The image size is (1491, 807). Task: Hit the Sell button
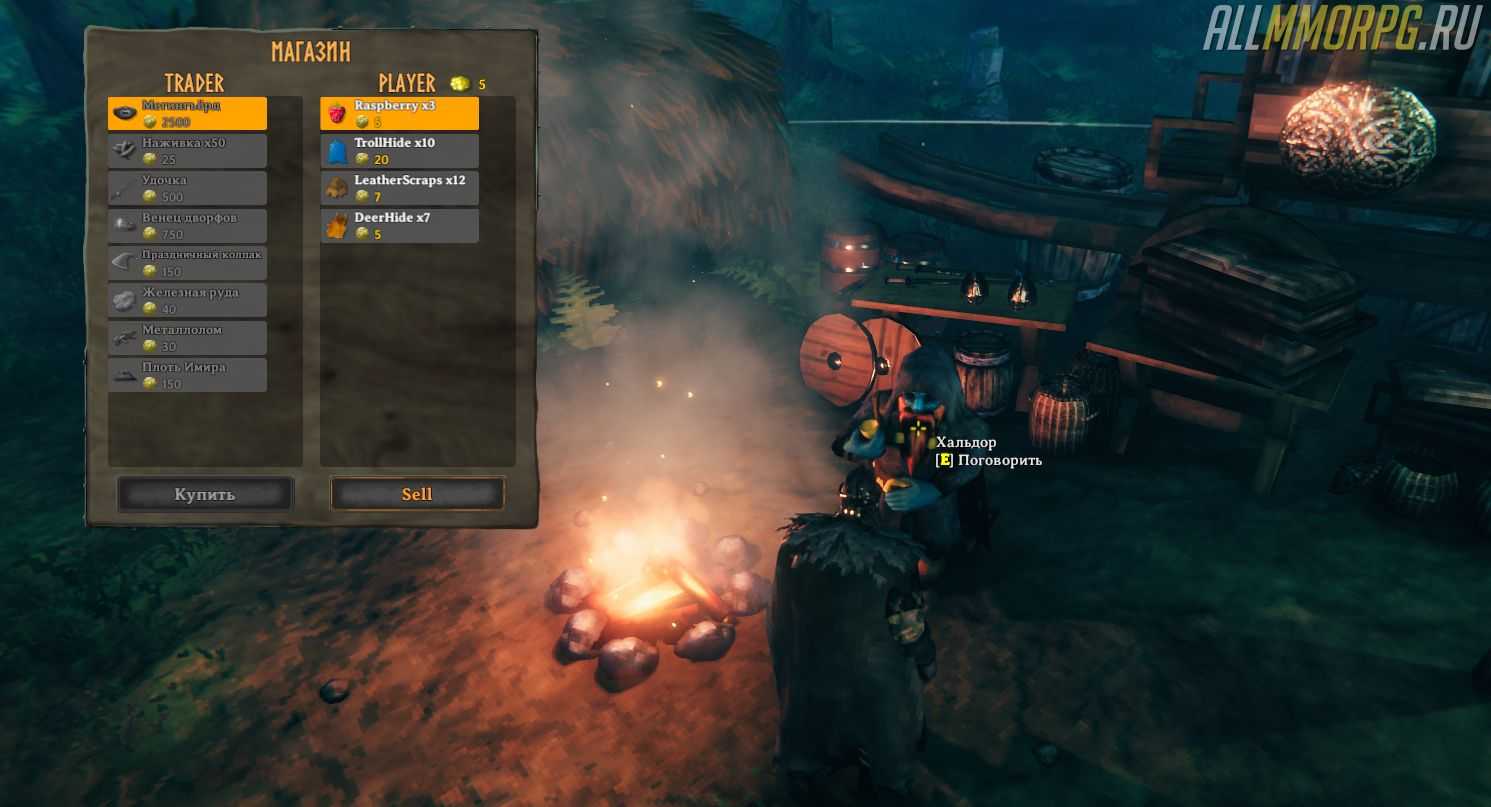coord(417,494)
